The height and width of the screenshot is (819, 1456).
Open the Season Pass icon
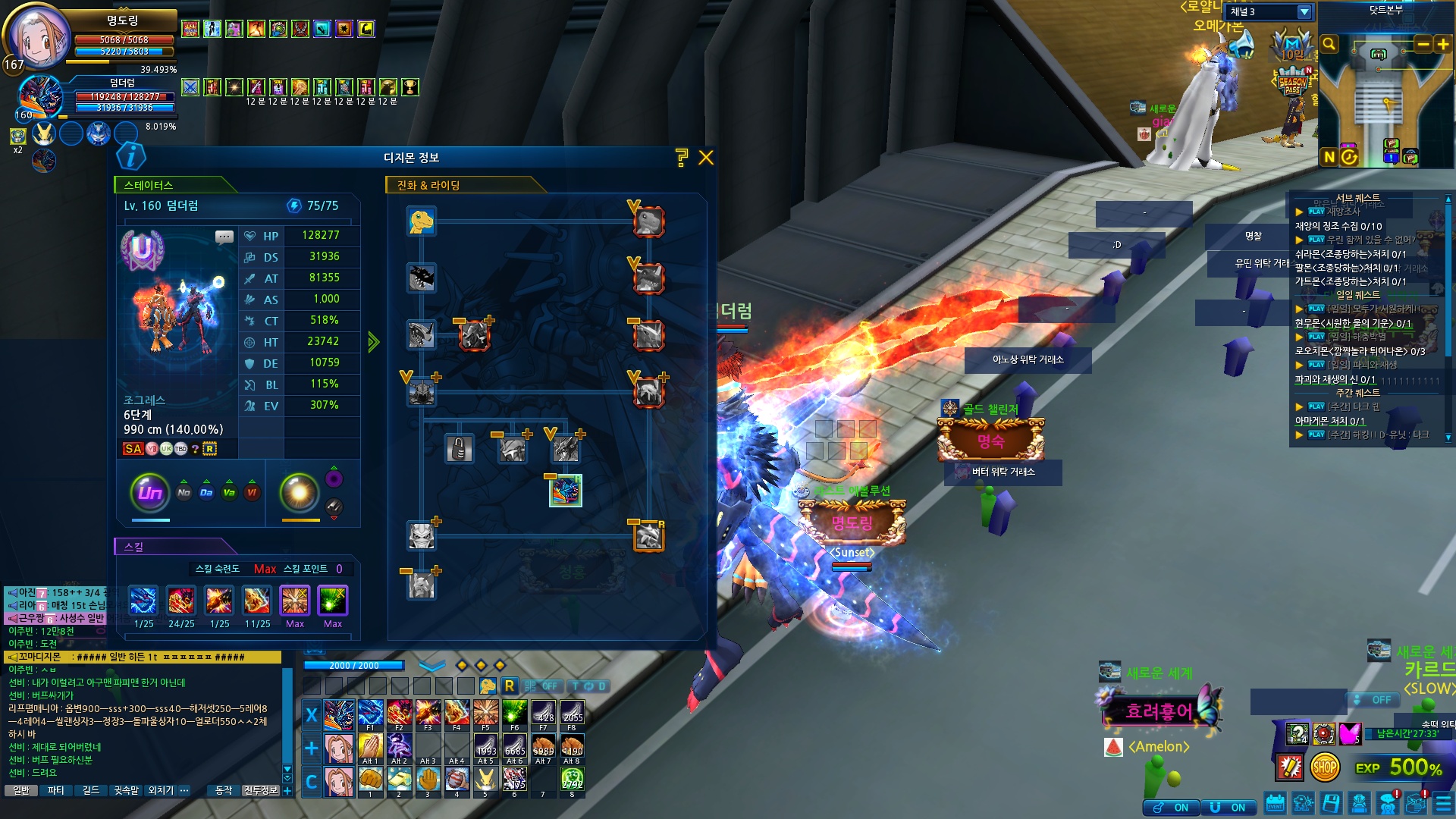[1293, 82]
